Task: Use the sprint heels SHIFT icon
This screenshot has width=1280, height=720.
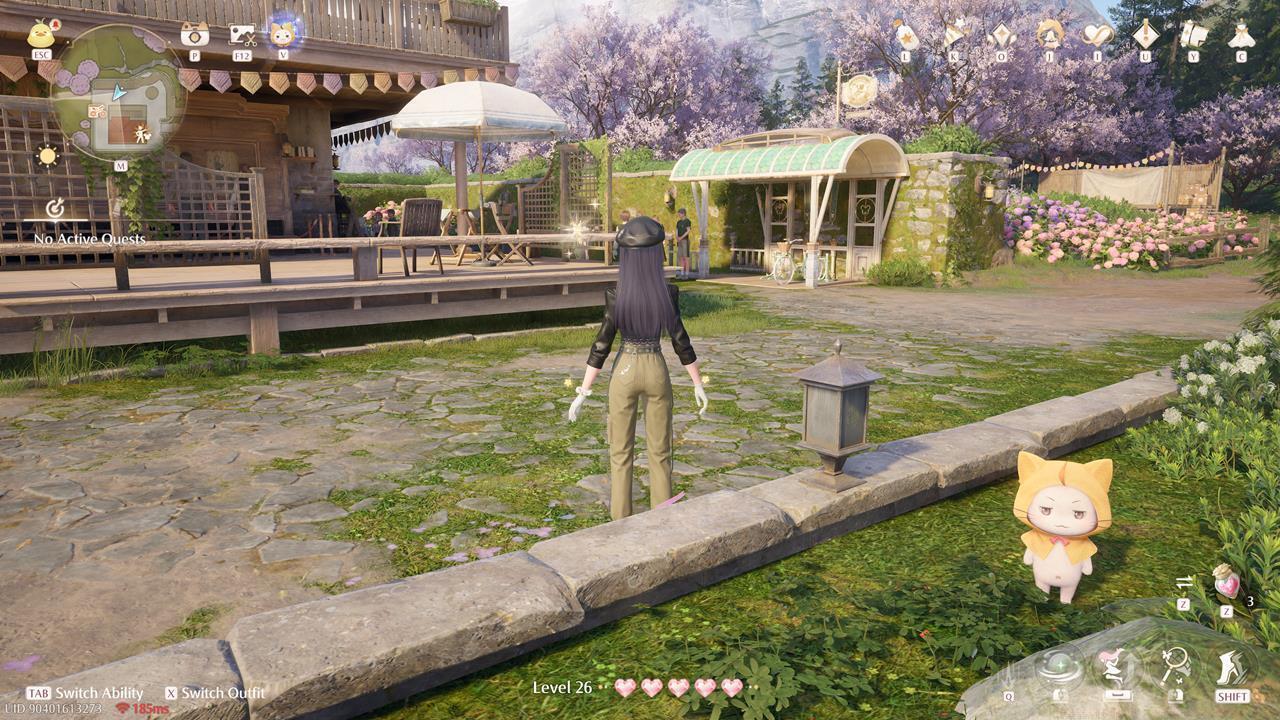Action: click(1232, 666)
